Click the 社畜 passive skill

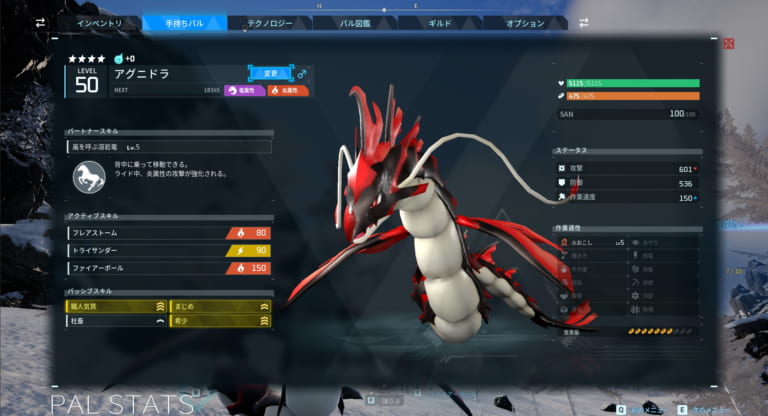click(x=117, y=322)
